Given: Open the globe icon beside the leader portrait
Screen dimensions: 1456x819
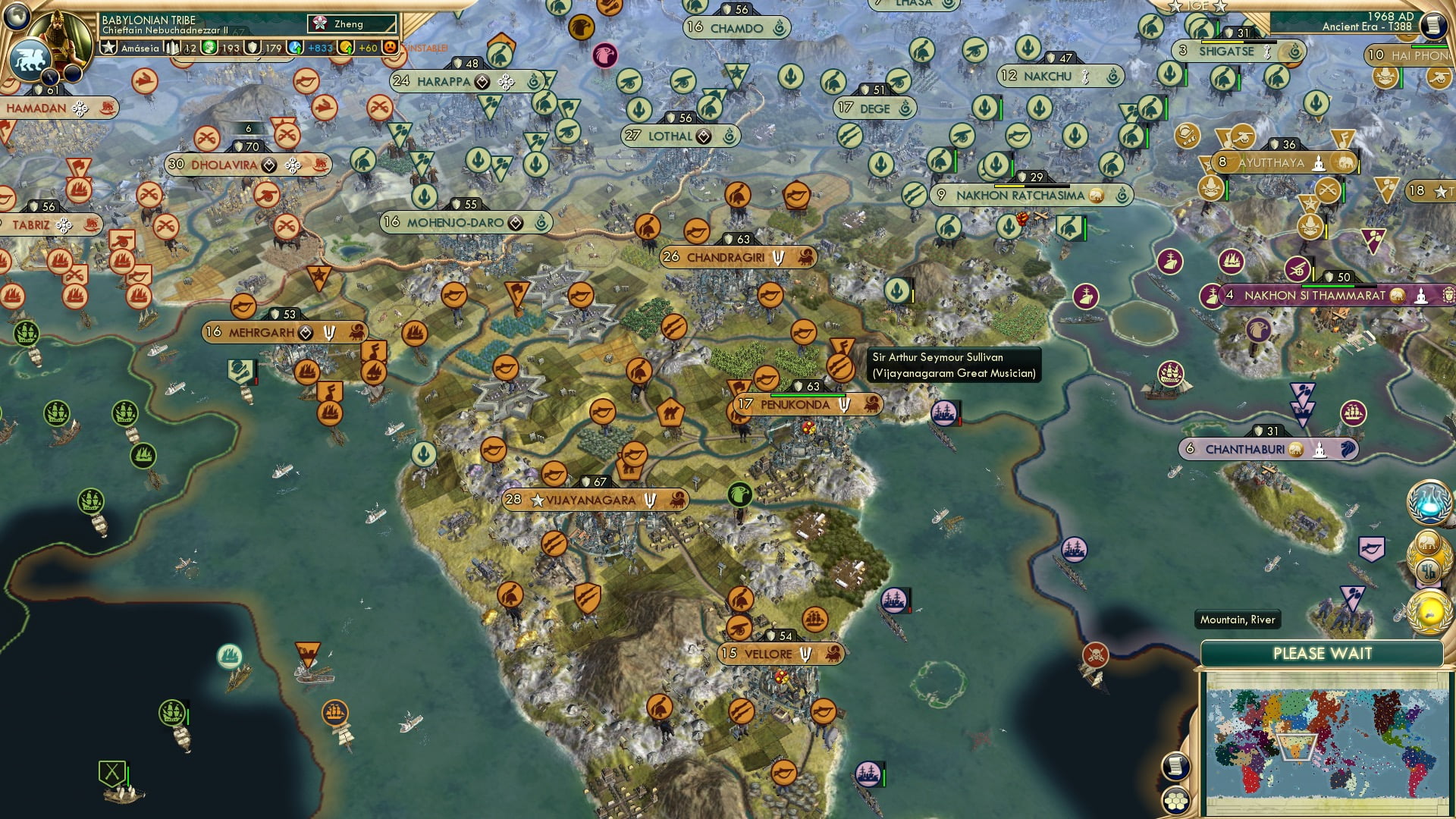Looking at the screenshot, I should pos(16,16).
